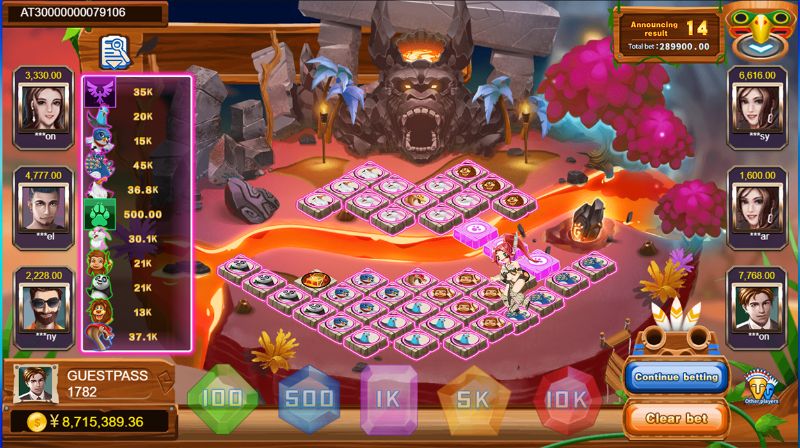
Task: Click the Continue betting button
Action: point(677,377)
